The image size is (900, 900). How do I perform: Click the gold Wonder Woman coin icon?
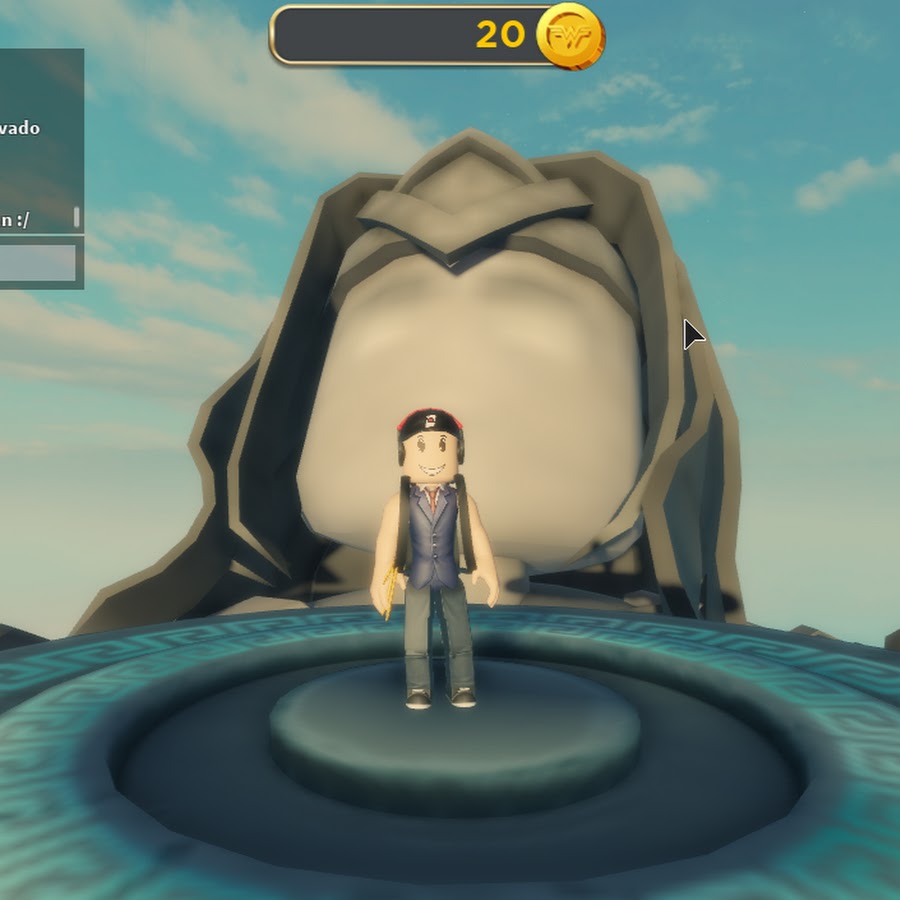(569, 36)
